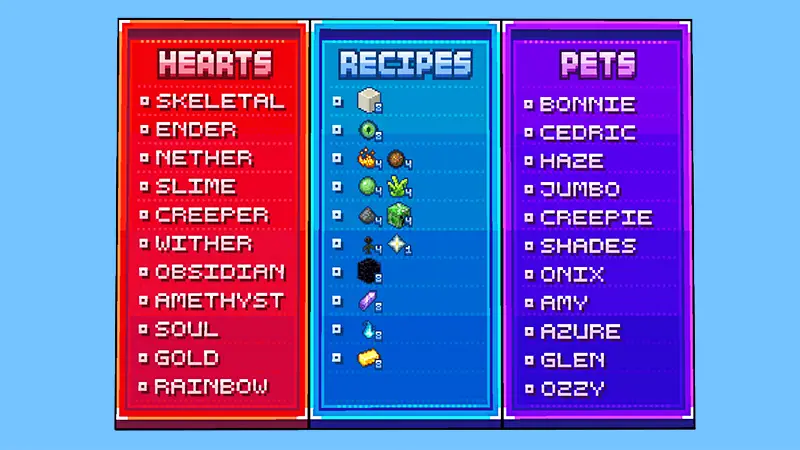Pick the Wither heart entry
Image resolution: width=800 pixels, height=450 pixels.
tap(204, 244)
